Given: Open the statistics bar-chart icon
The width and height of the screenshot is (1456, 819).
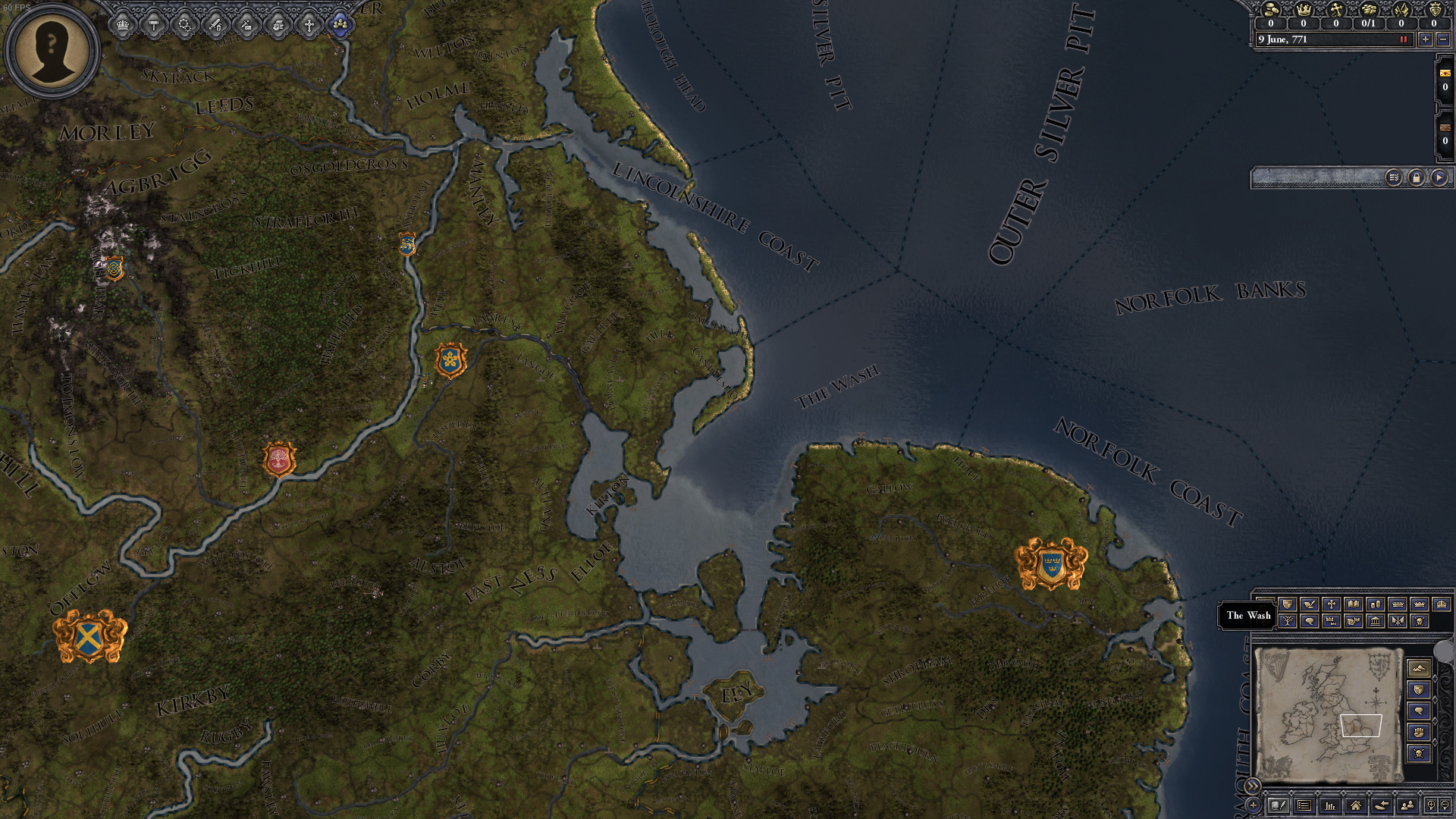Looking at the screenshot, I should 1332,805.
